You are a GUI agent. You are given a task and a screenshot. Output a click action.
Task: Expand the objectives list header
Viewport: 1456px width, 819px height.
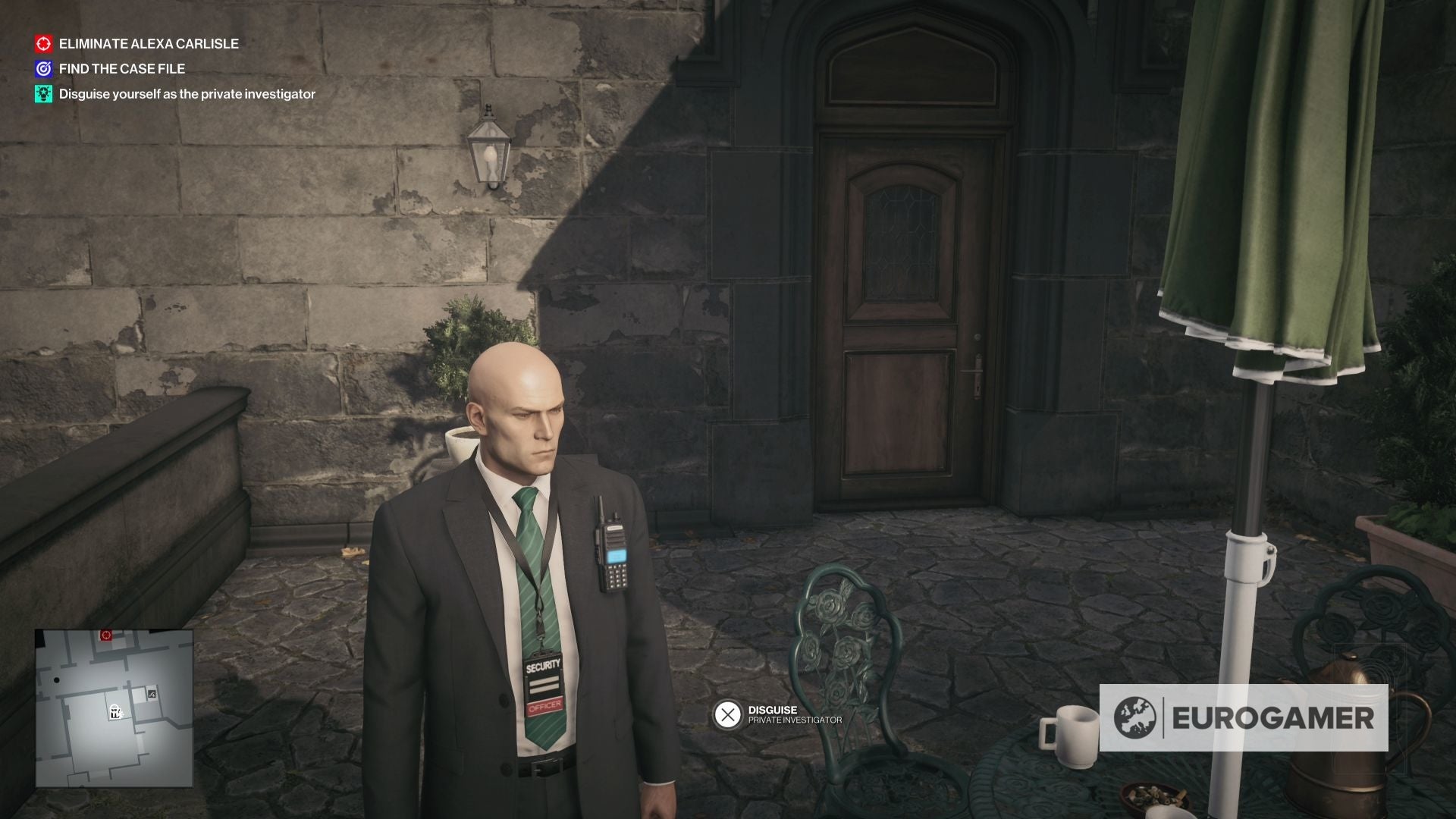[x=136, y=44]
